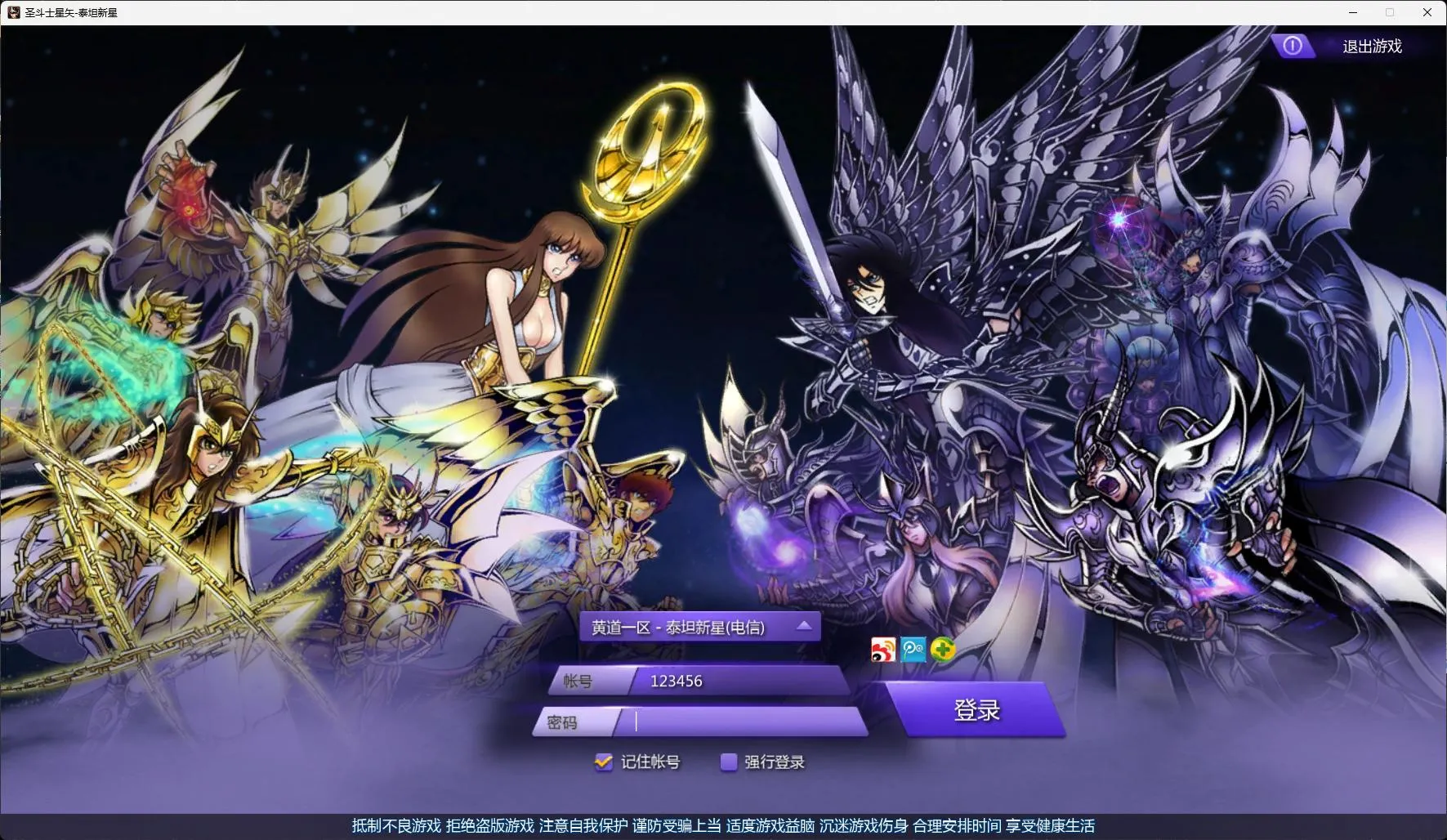This screenshot has height=840, width=1447.
Task: Exit via the 退出游戏 button
Action: coord(1356,46)
